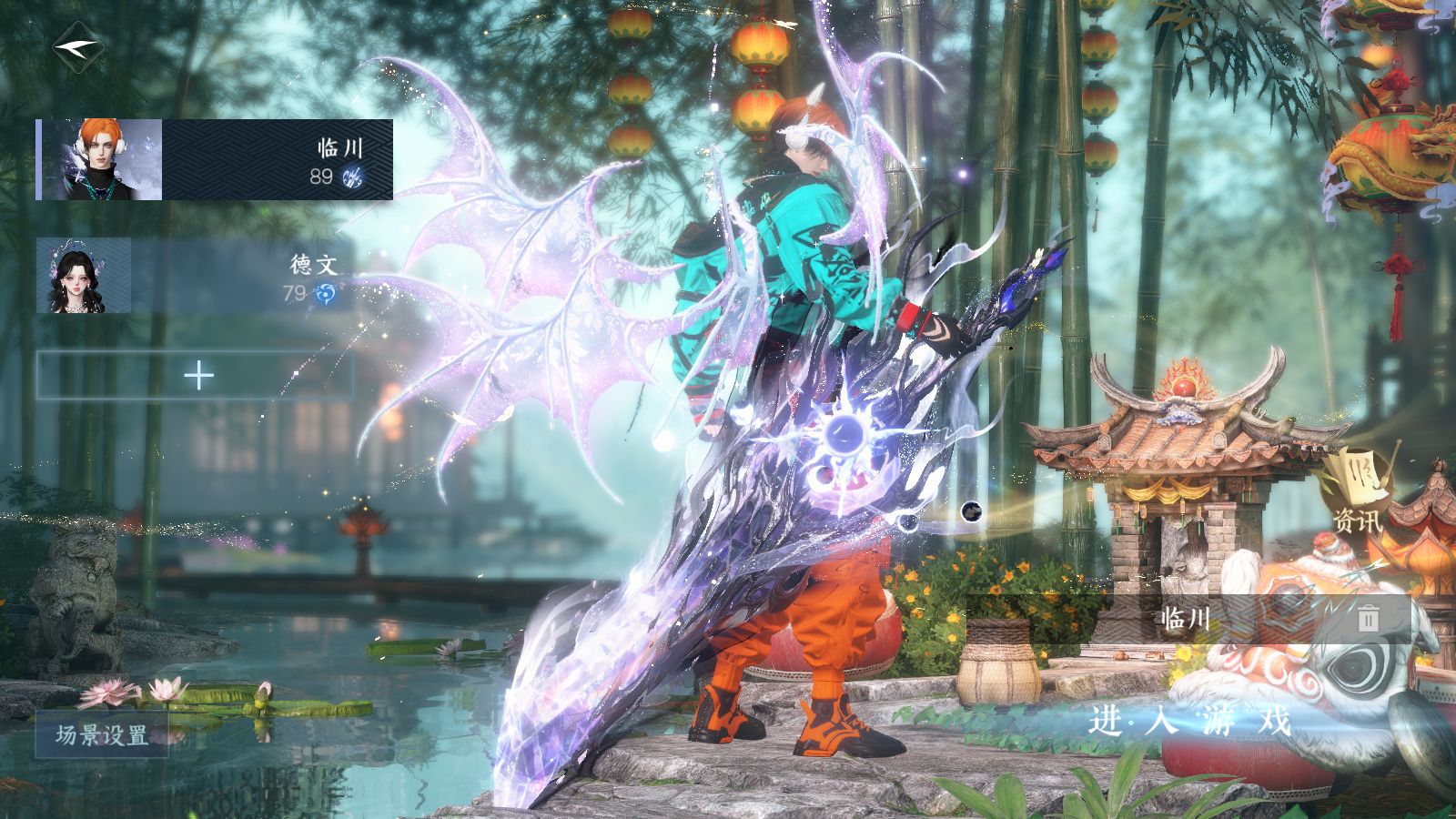
Task: Go back using the top-left arrow
Action: [75, 45]
